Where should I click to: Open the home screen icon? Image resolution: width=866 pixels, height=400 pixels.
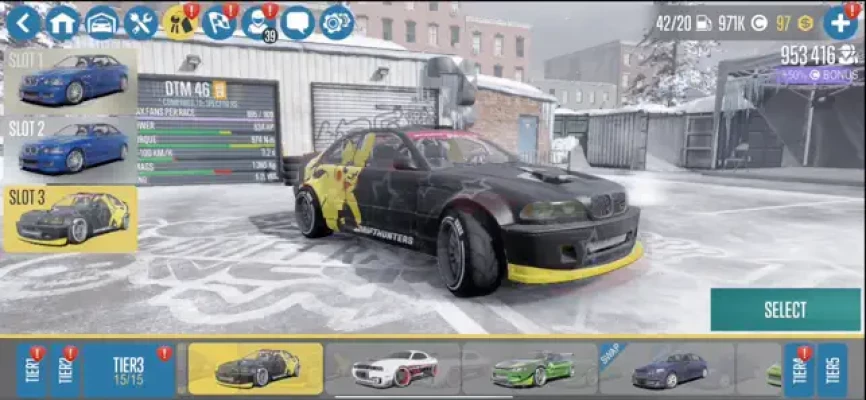pyautogui.click(x=63, y=22)
